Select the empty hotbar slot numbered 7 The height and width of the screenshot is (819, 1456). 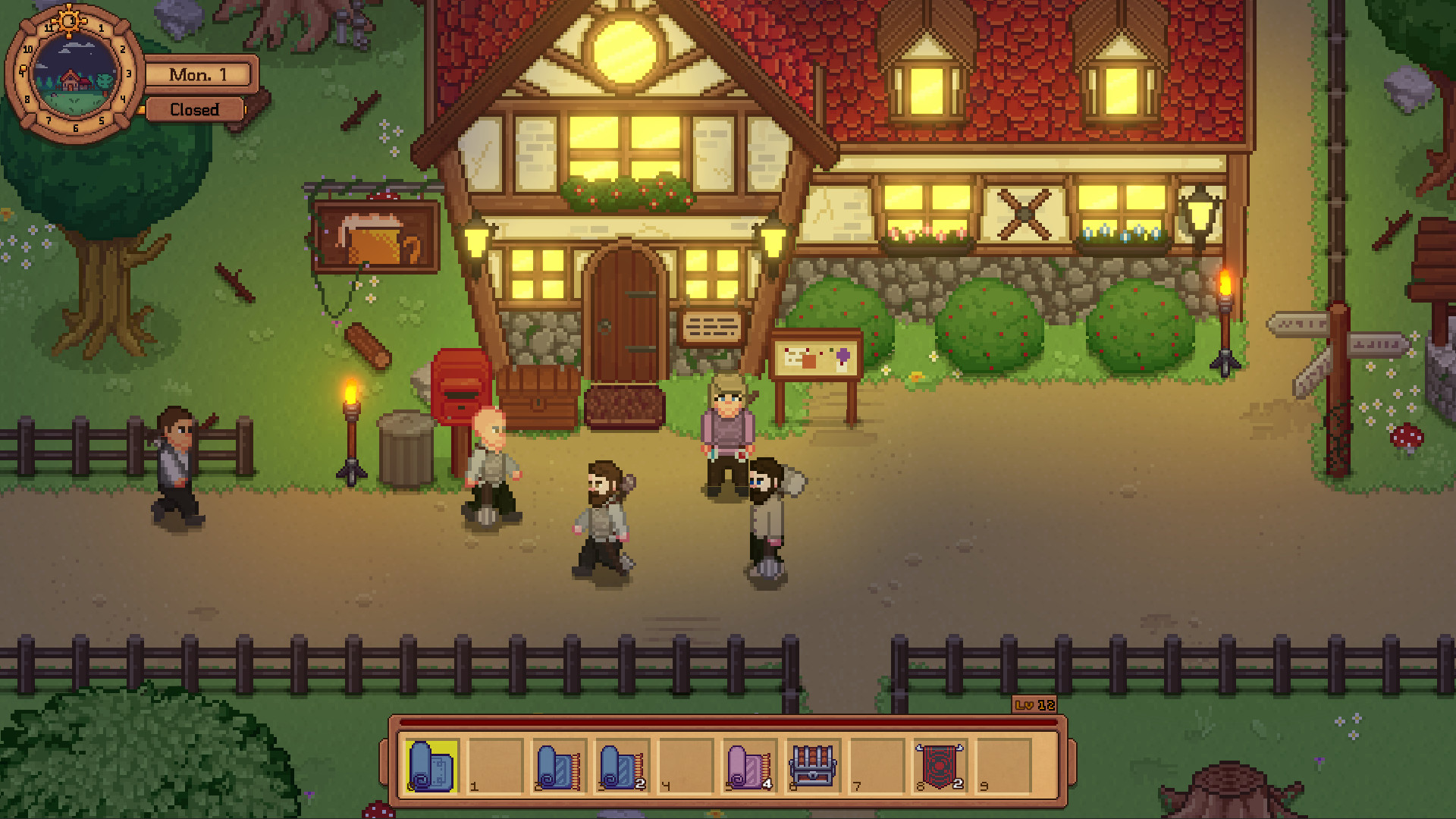click(877, 766)
